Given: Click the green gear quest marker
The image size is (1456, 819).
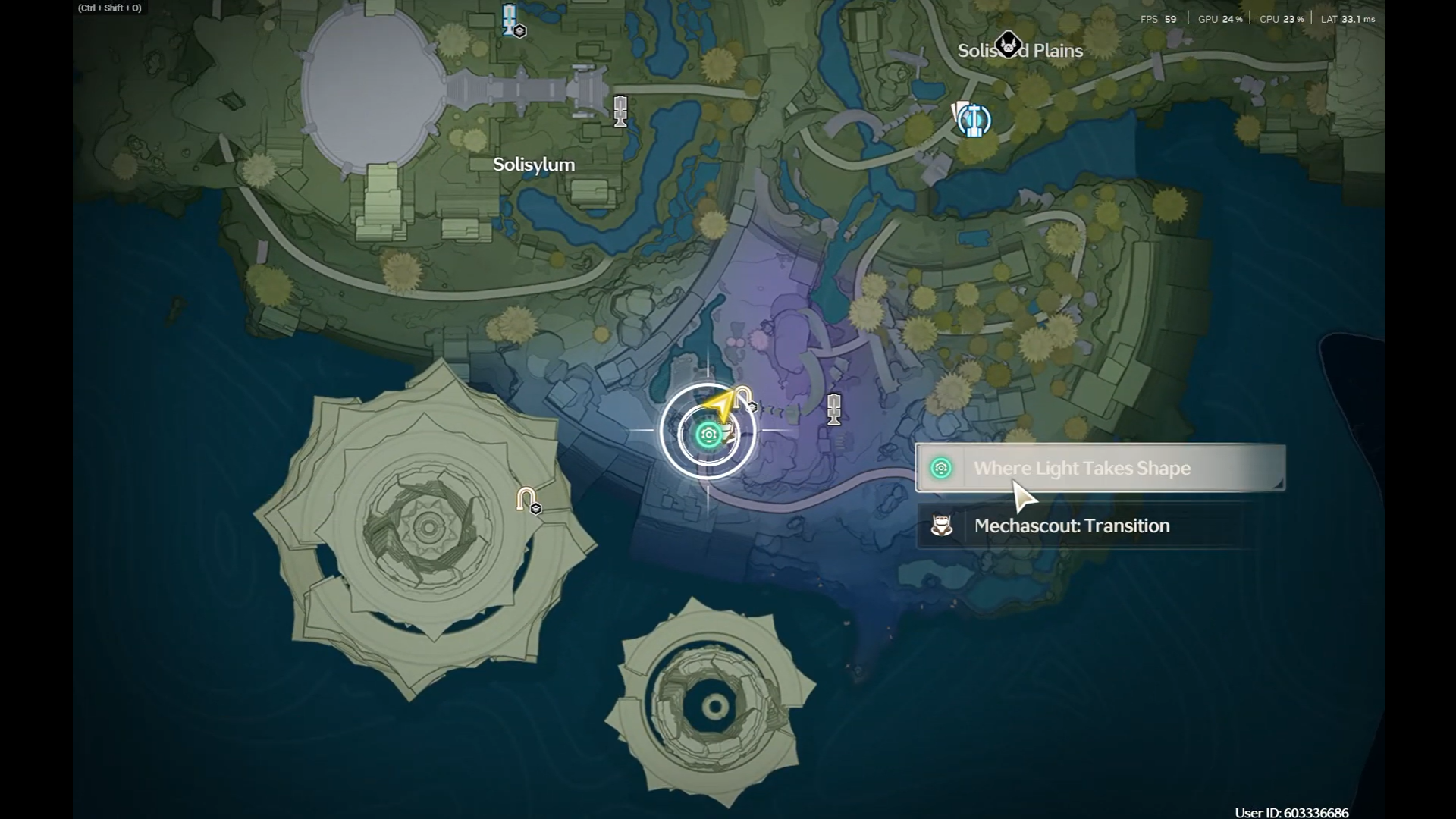Looking at the screenshot, I should pos(709,435).
